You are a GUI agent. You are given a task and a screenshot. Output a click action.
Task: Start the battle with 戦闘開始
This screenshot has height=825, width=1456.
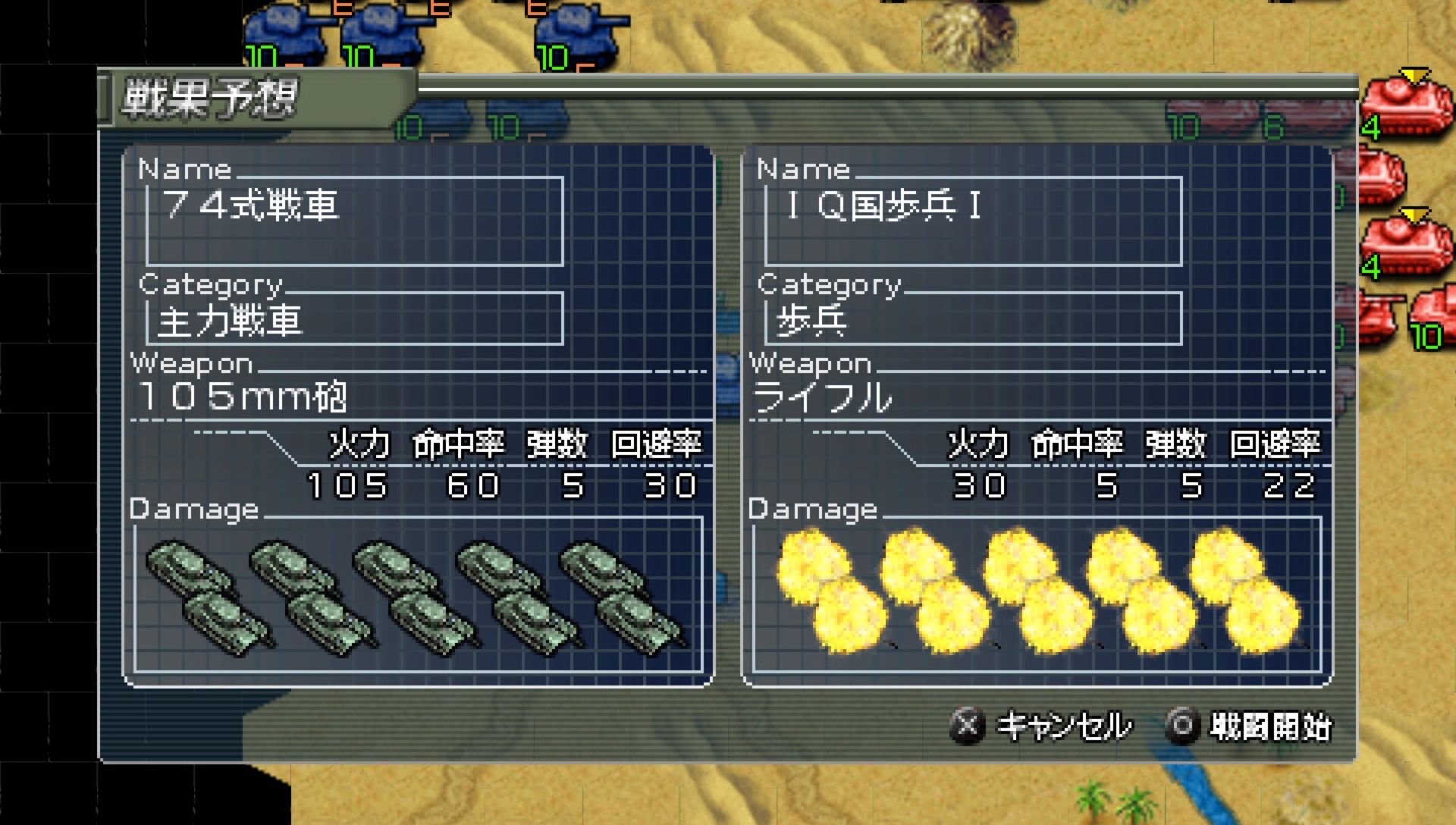point(1250,726)
